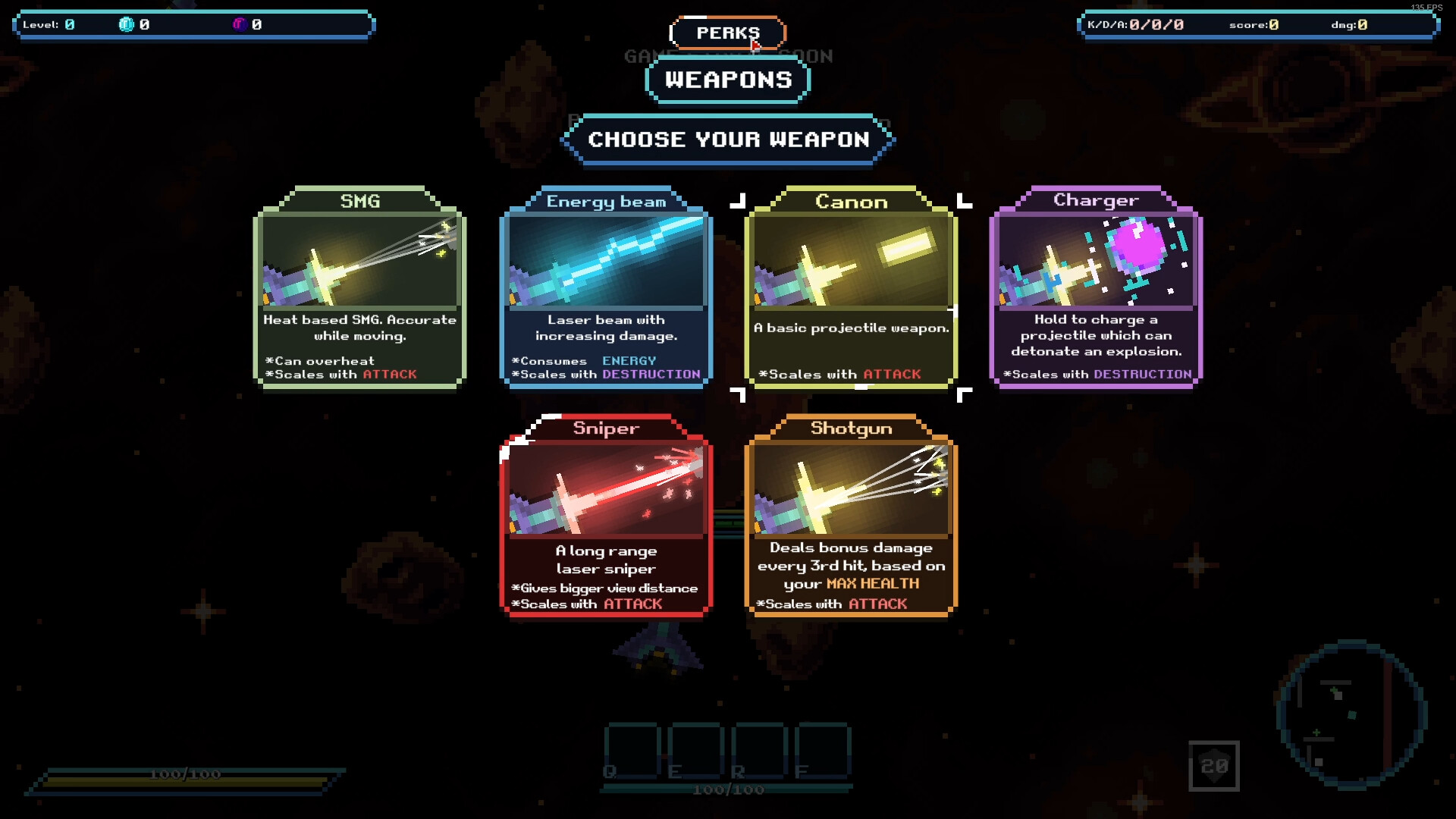Click the Charger weapon title header
The height and width of the screenshot is (819, 1456).
1097,199
